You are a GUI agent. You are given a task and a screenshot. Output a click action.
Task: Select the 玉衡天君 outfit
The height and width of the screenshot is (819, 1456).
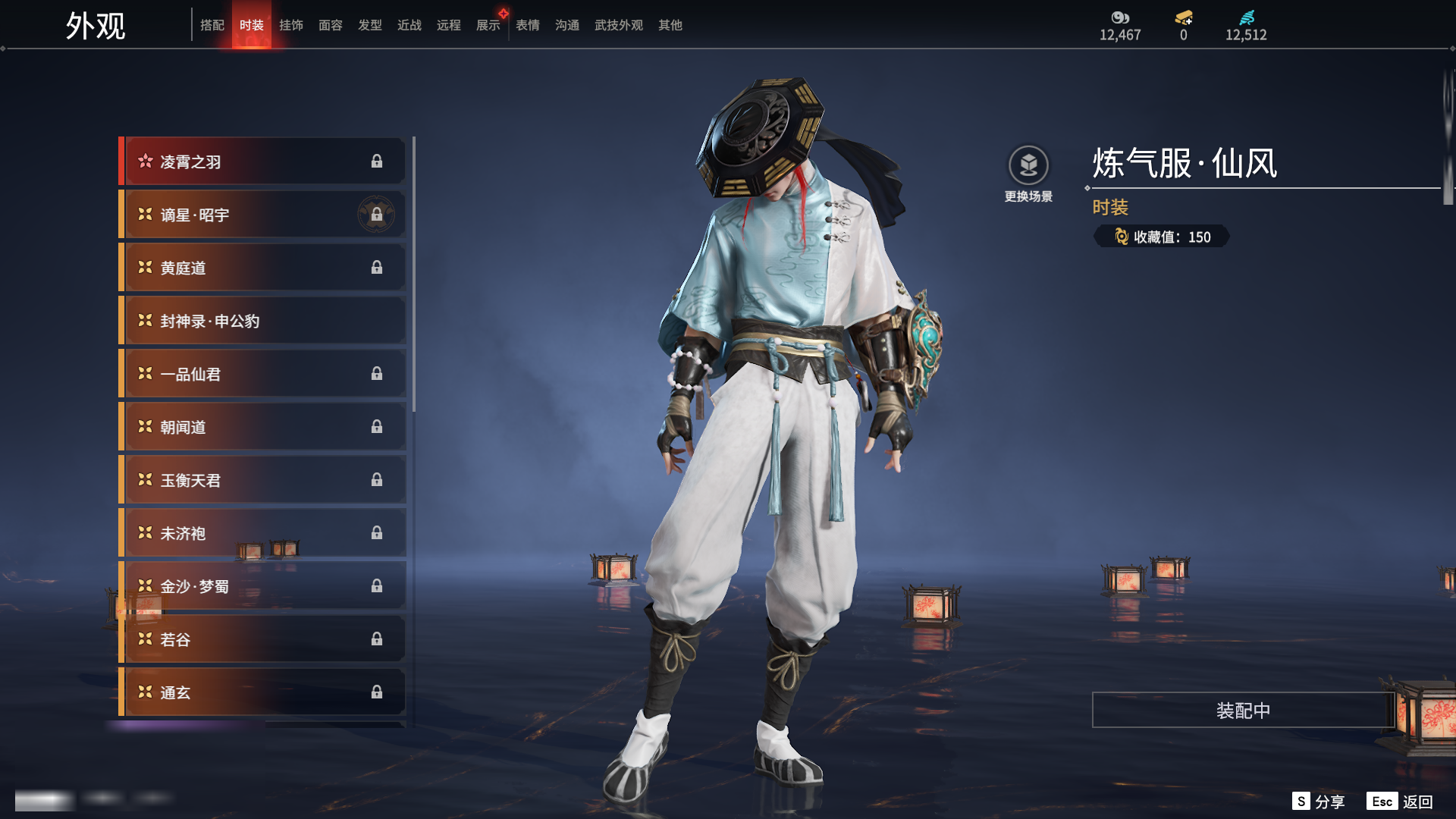pos(262,480)
